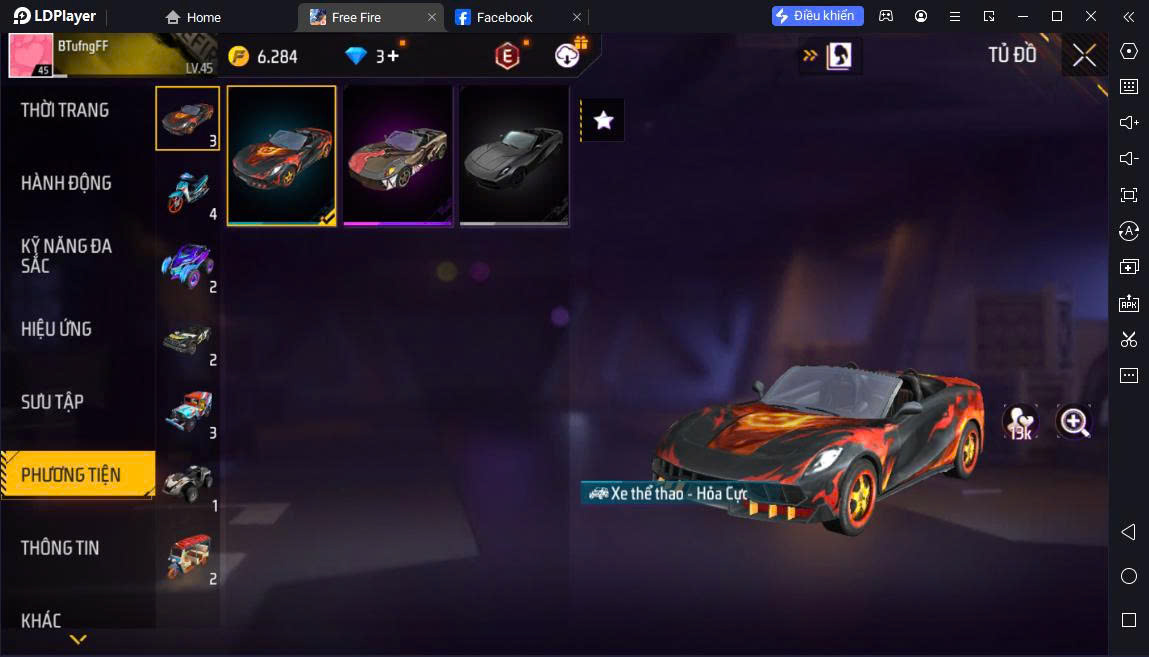1149x657 pixels.
Task: Click the star favorites button
Action: click(x=603, y=121)
